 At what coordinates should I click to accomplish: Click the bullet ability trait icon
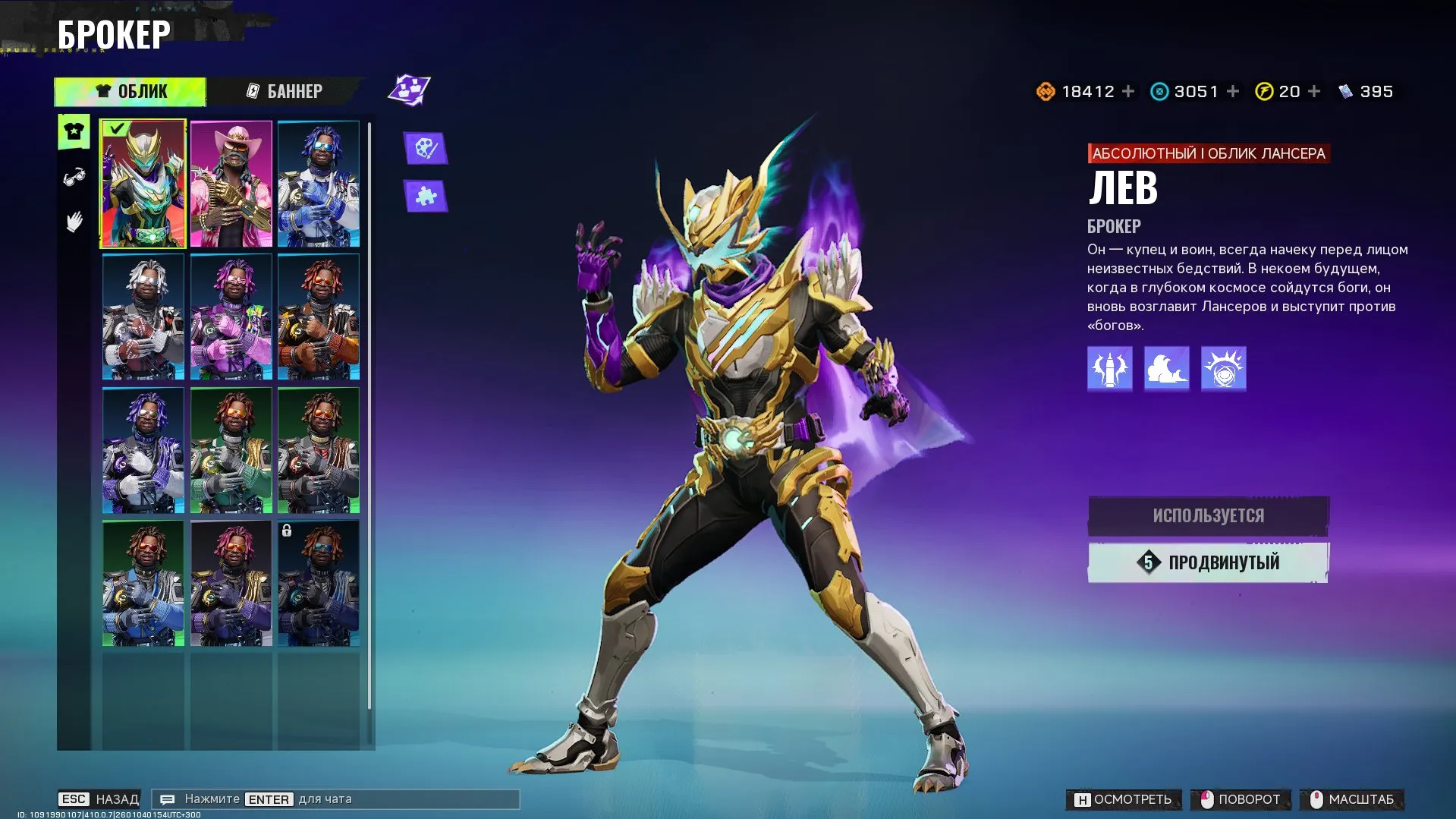[1109, 369]
